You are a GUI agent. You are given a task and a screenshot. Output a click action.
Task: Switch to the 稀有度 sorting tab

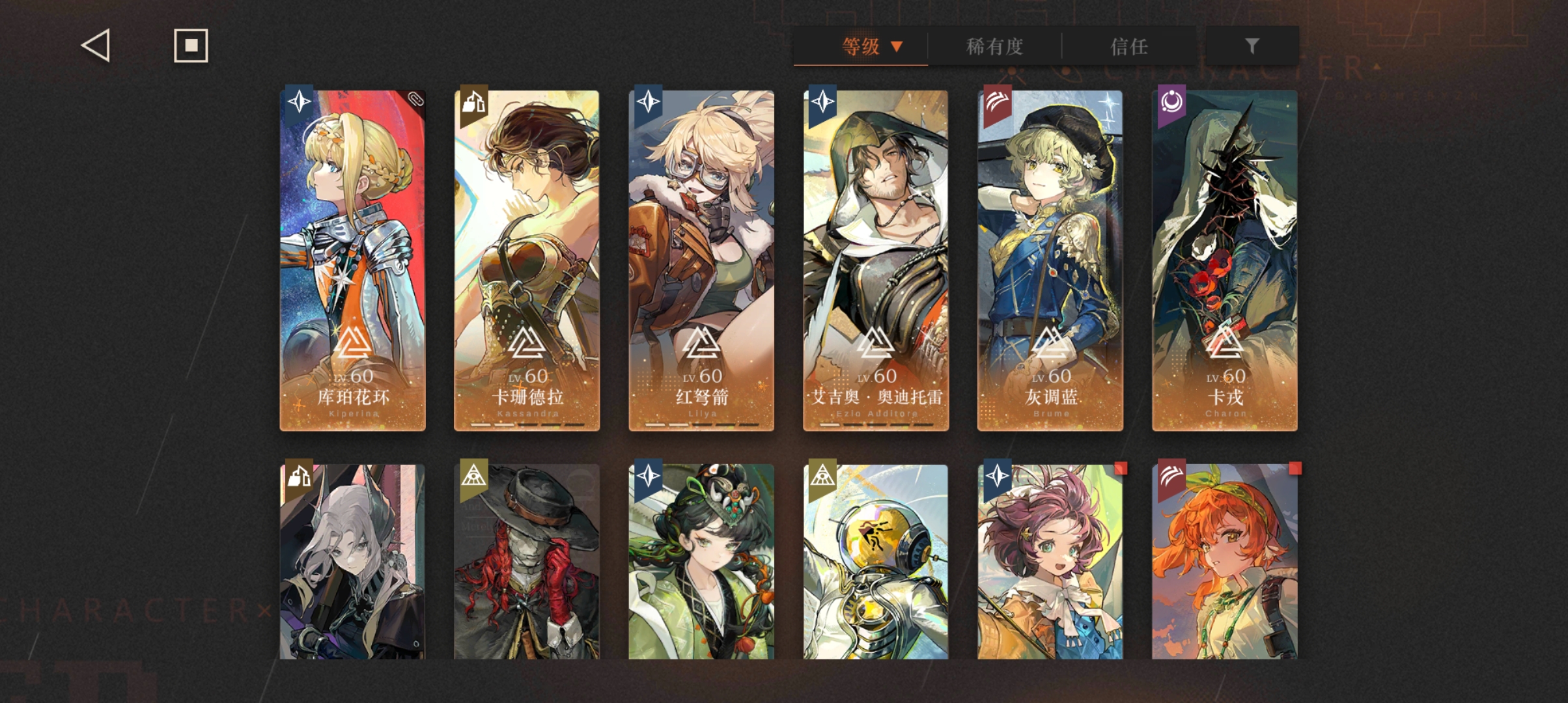coord(994,46)
